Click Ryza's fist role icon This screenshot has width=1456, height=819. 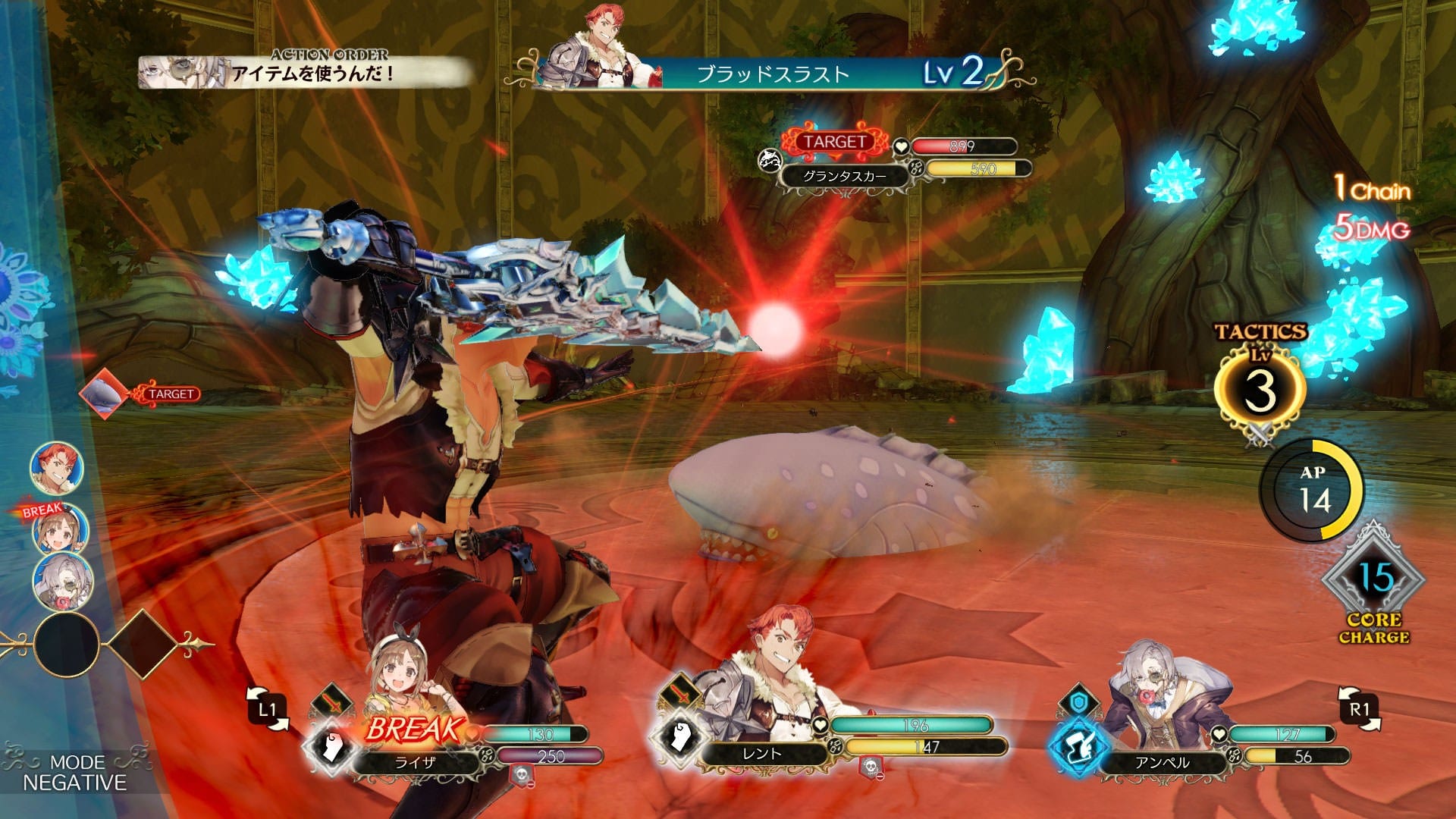pyautogui.click(x=329, y=747)
